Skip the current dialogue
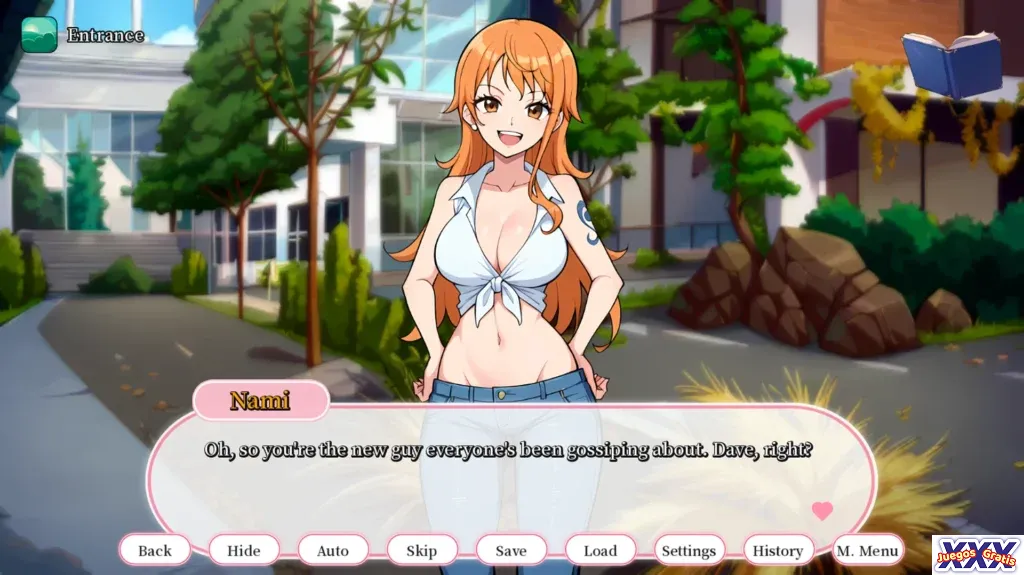Image resolution: width=1024 pixels, height=575 pixels. pos(422,550)
